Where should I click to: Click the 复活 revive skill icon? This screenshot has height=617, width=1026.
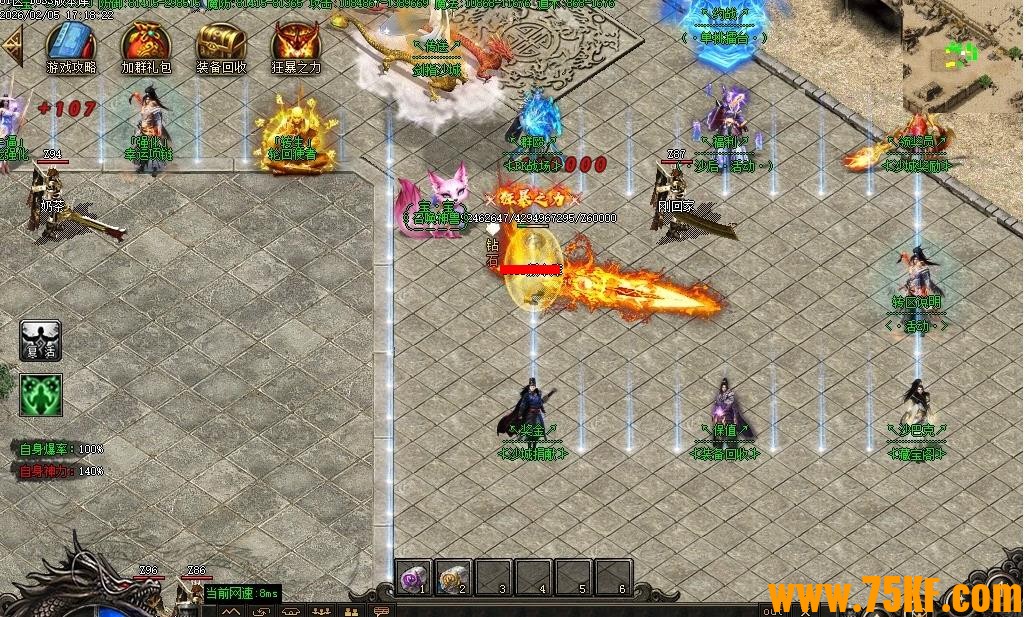pos(41,341)
